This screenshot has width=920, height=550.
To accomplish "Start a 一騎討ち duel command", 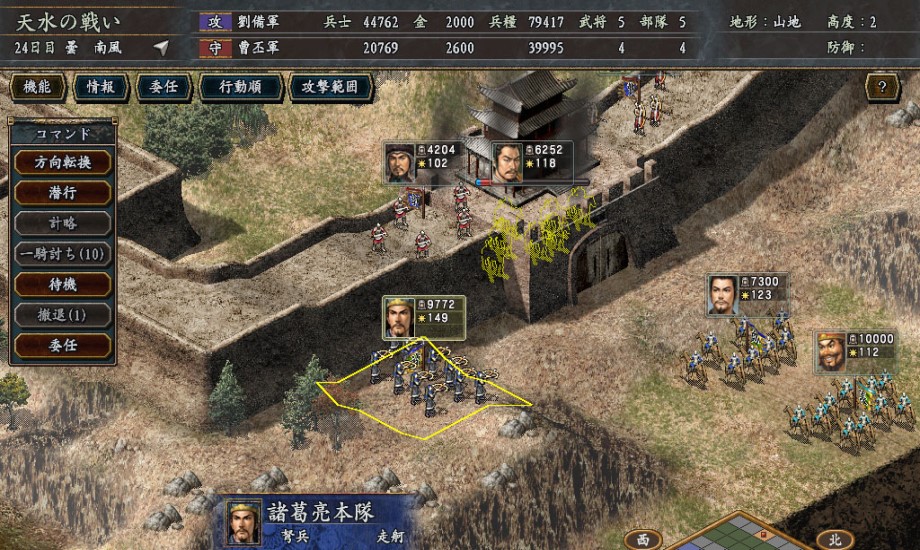I will click(x=62, y=254).
